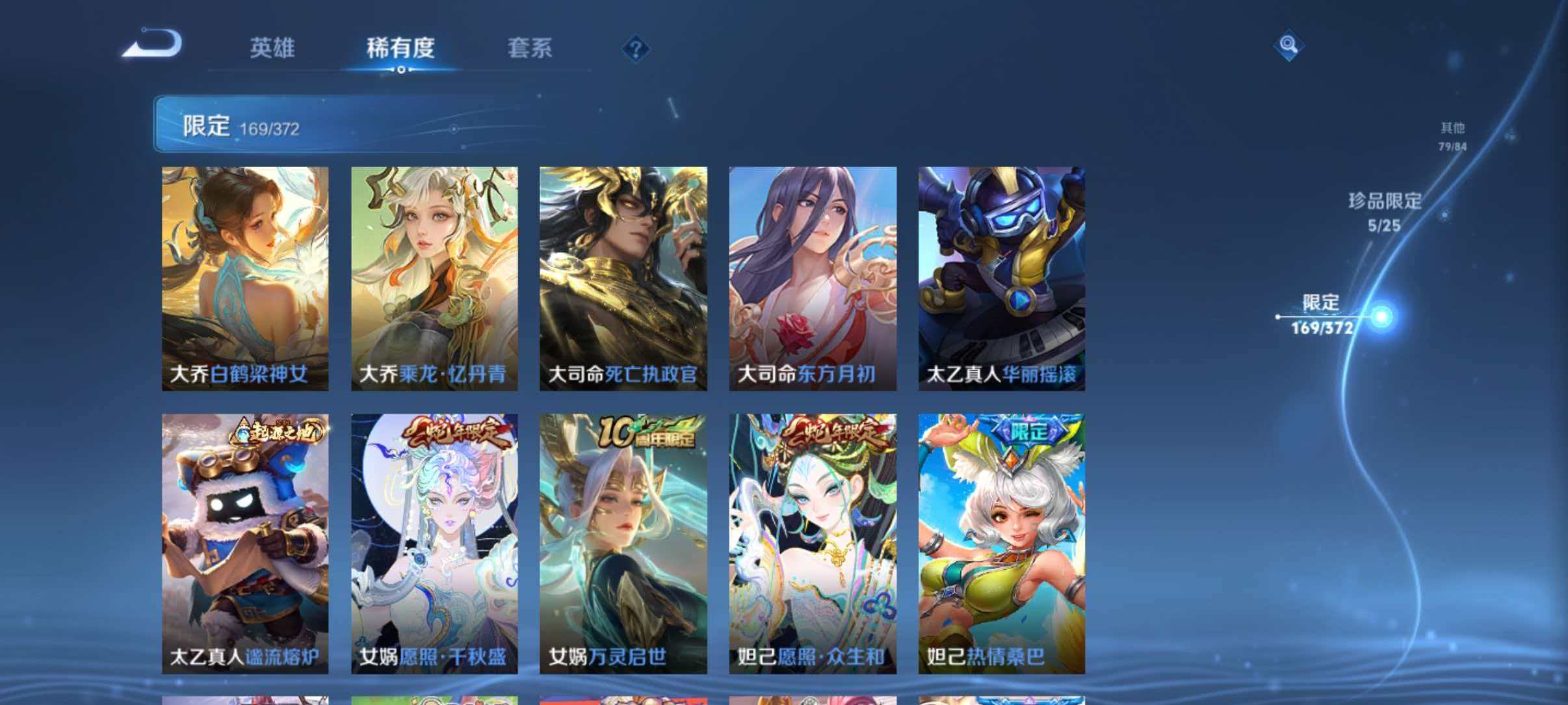This screenshot has width=1568, height=705.
Task: Switch to the 英雄 tab
Action: click(273, 48)
